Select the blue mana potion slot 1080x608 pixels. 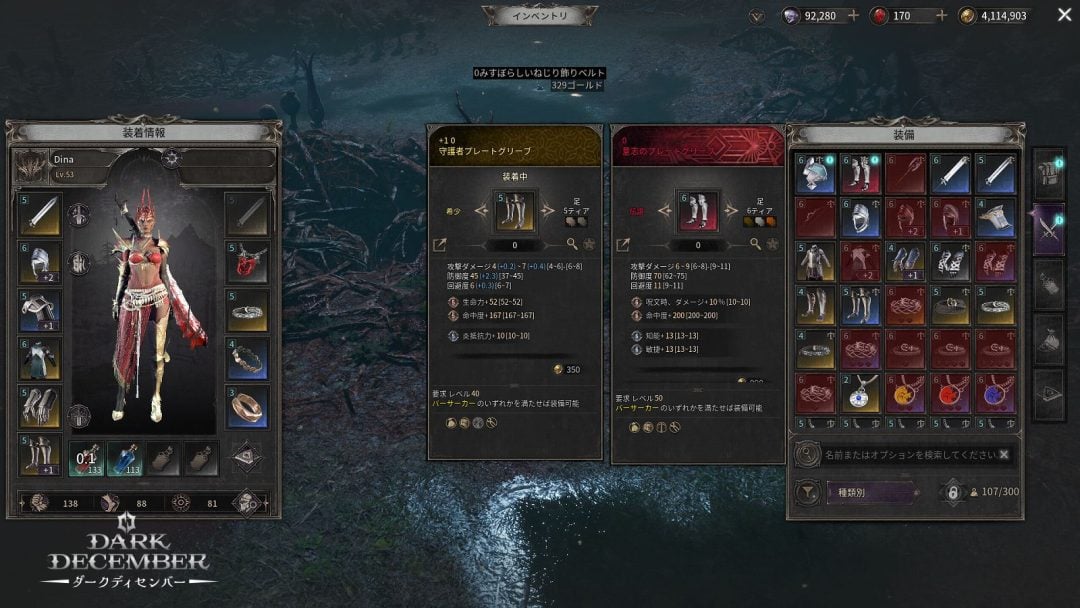[124, 458]
